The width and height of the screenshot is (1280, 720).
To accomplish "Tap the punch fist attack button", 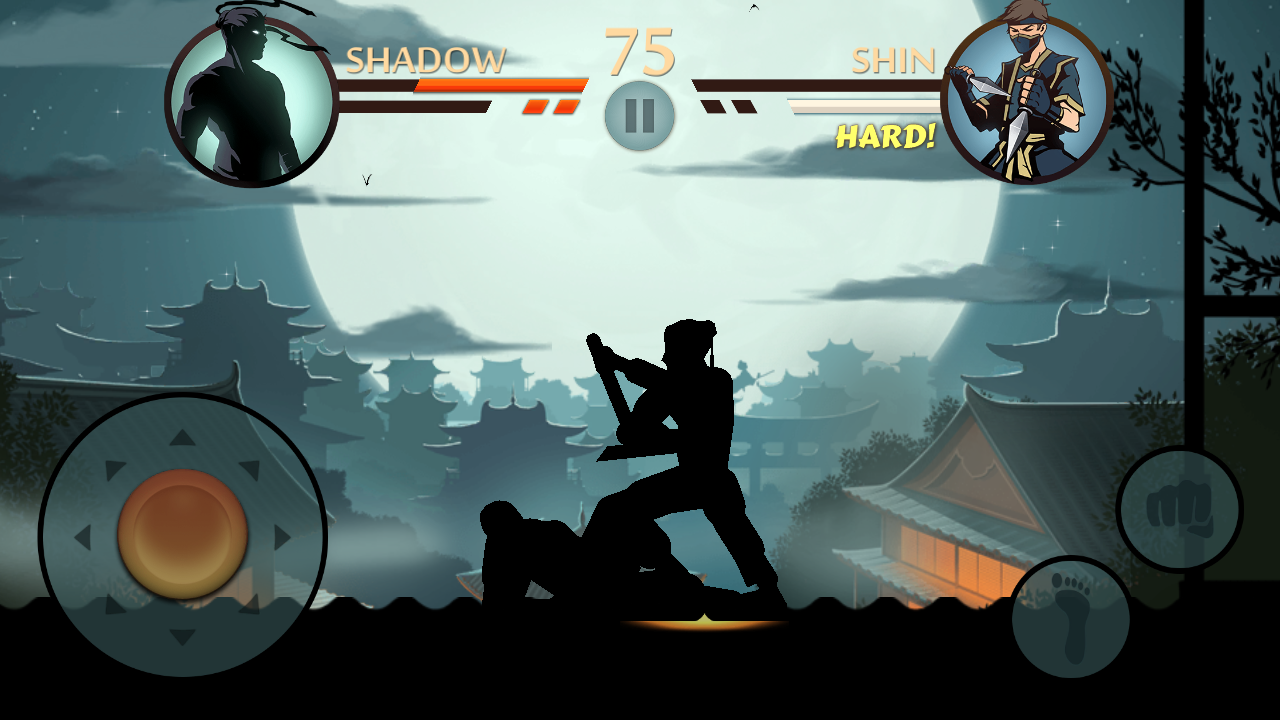I will coord(1179,509).
